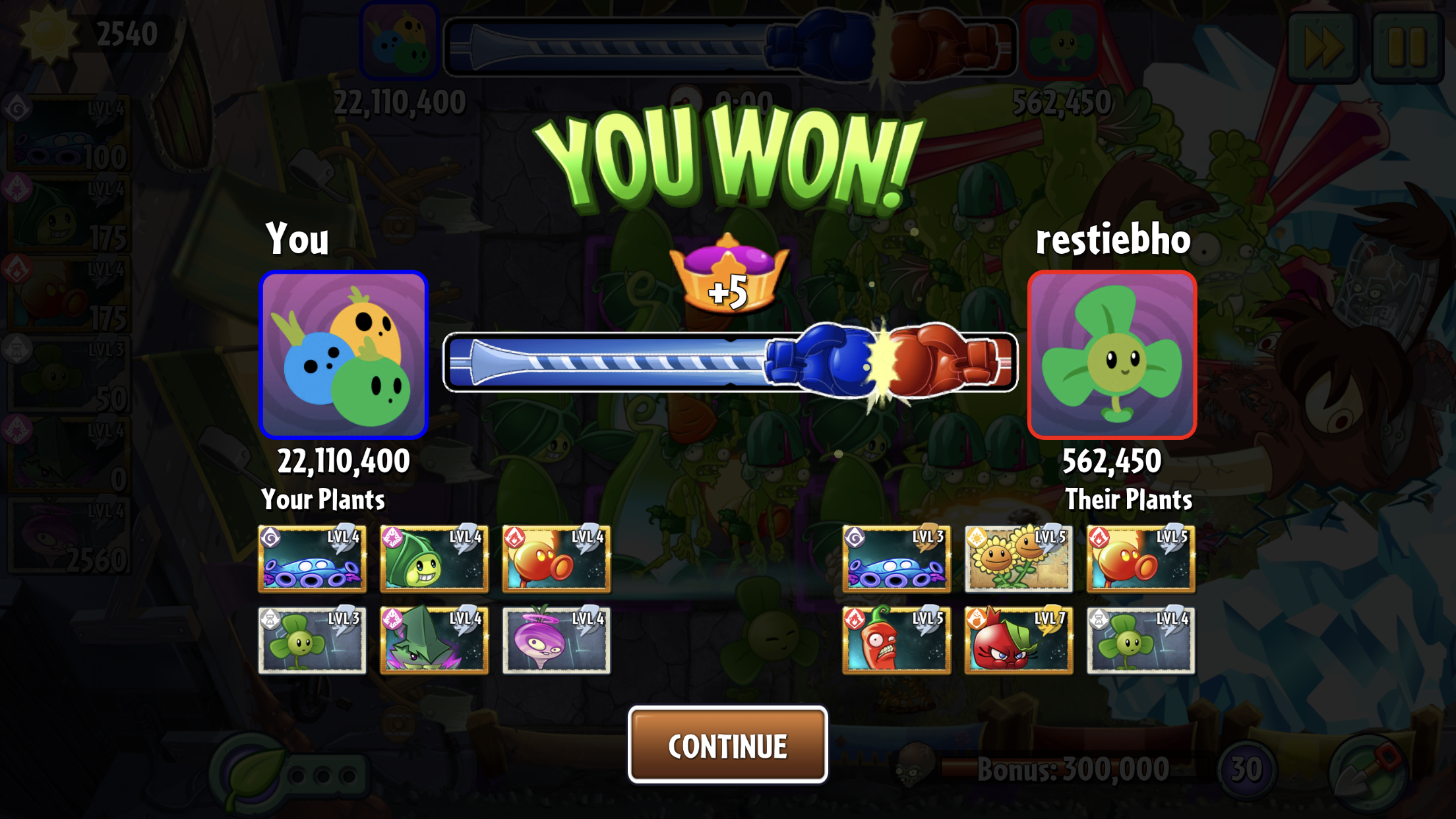
Task: Select the green wizard-hat plant card
Action: 434,640
